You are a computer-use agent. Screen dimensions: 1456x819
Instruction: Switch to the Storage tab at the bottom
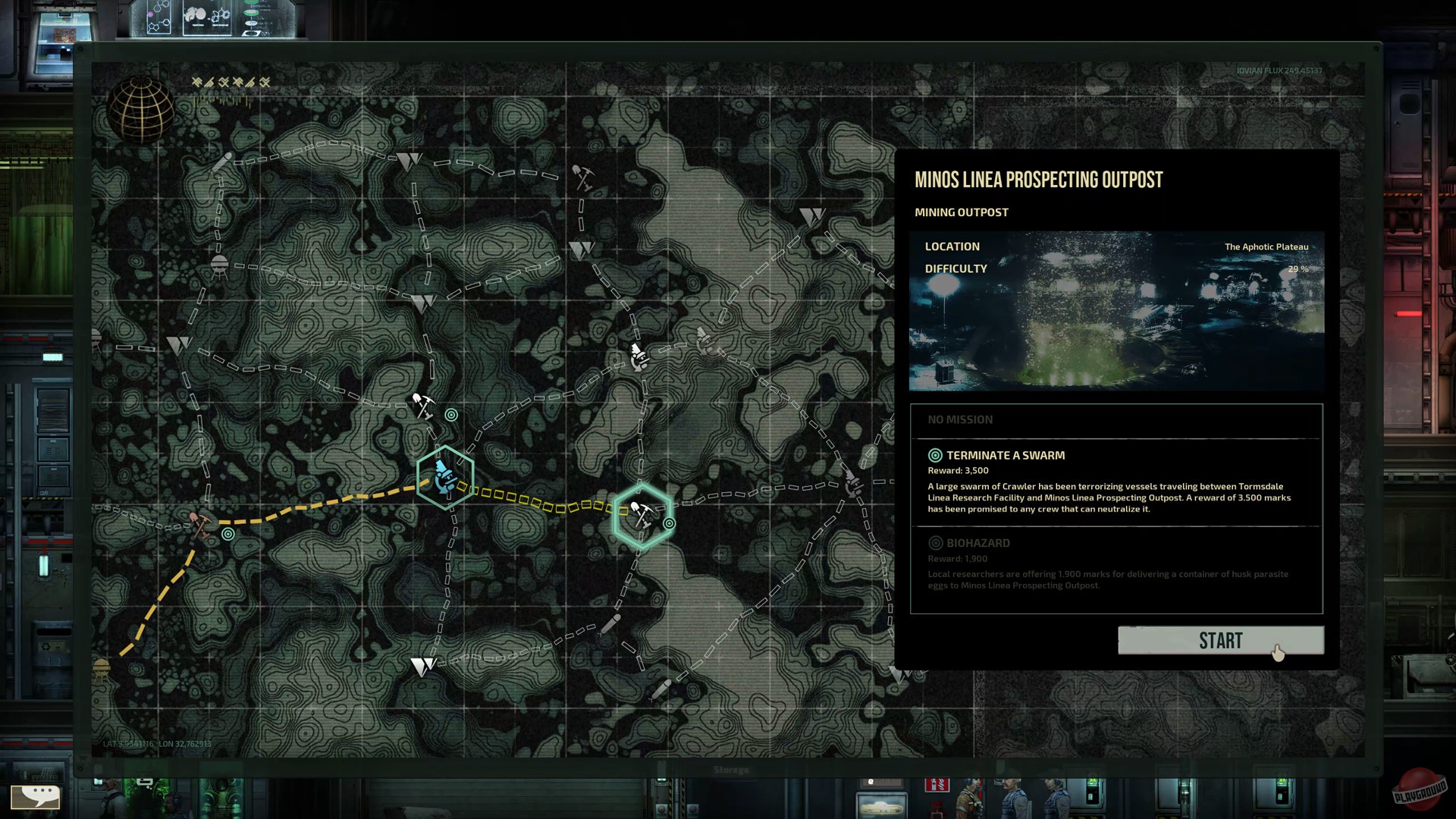pos(731,768)
